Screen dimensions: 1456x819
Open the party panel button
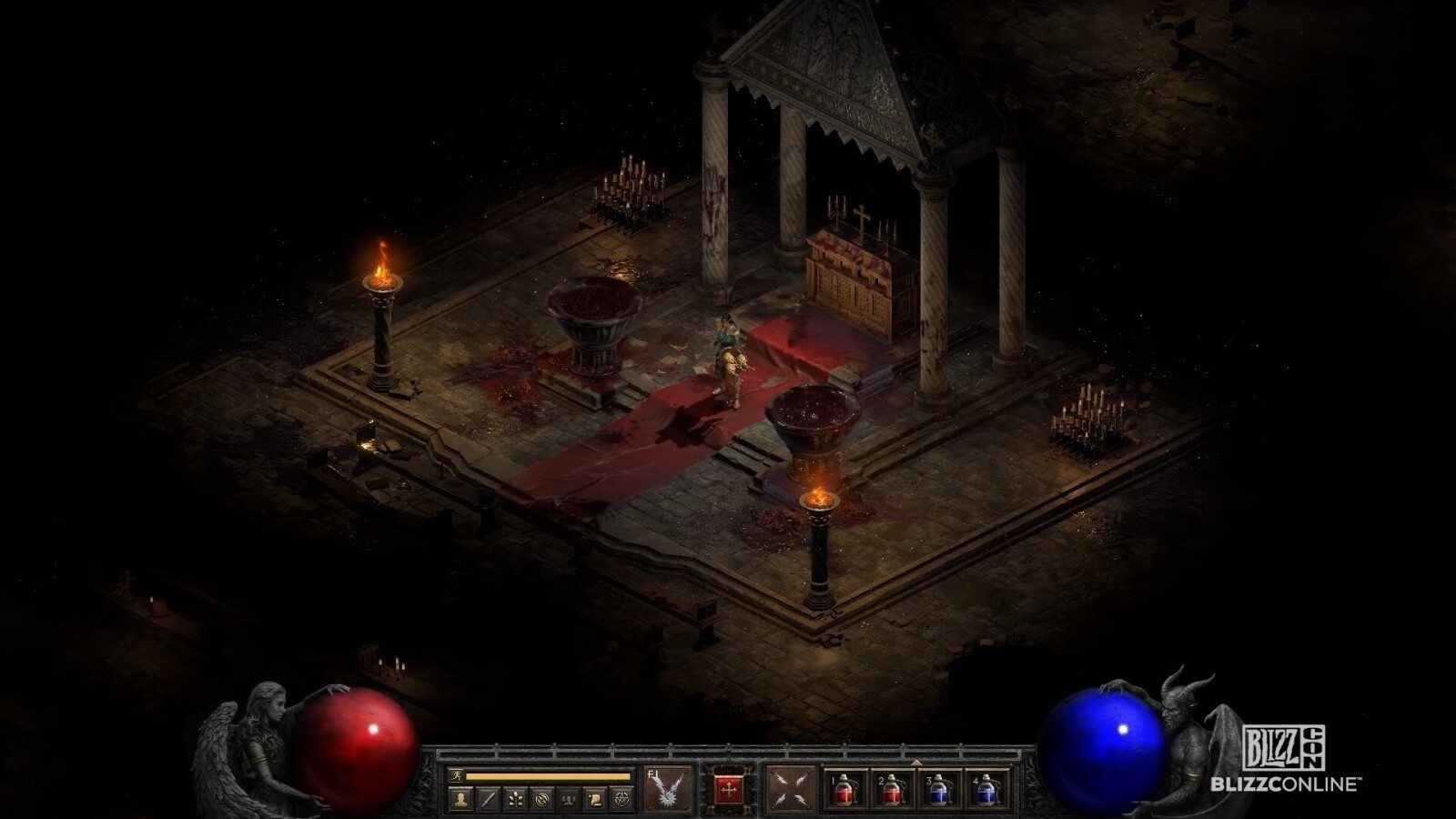point(569,800)
